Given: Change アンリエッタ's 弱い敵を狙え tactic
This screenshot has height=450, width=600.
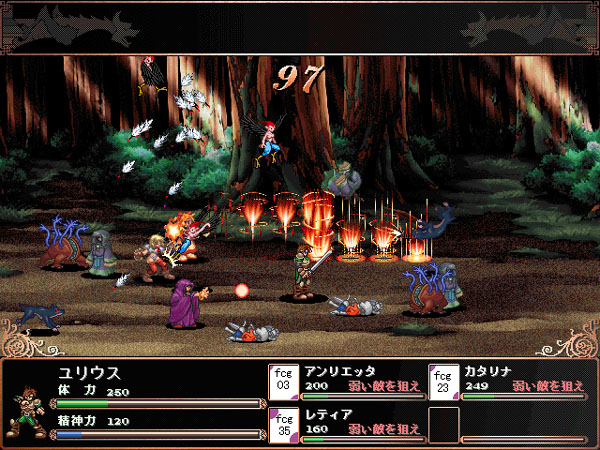Looking at the screenshot, I should 384,385.
